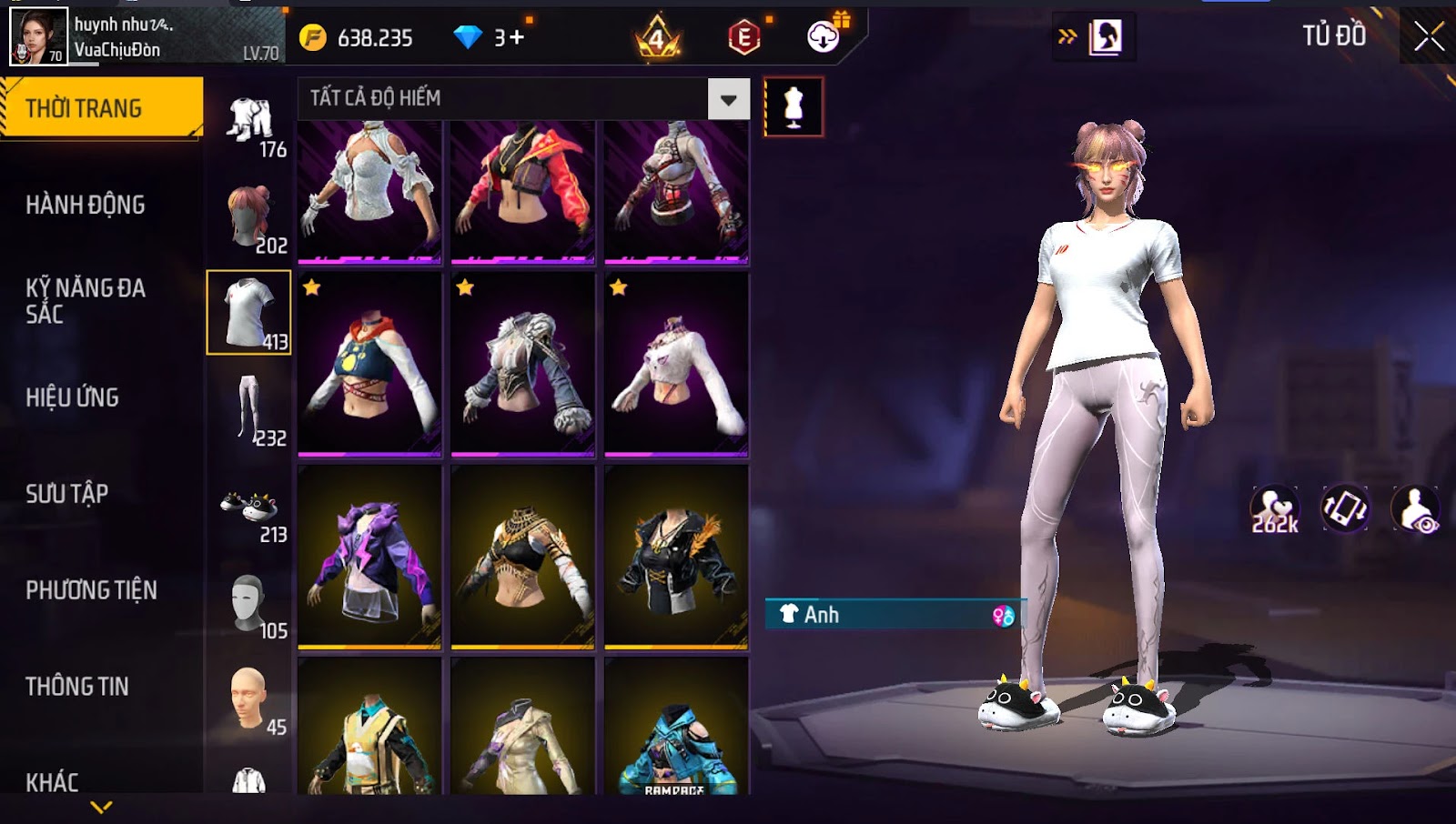Open the shoes category with 213 items
Viewport: 1456px width, 824px height.
[x=250, y=509]
